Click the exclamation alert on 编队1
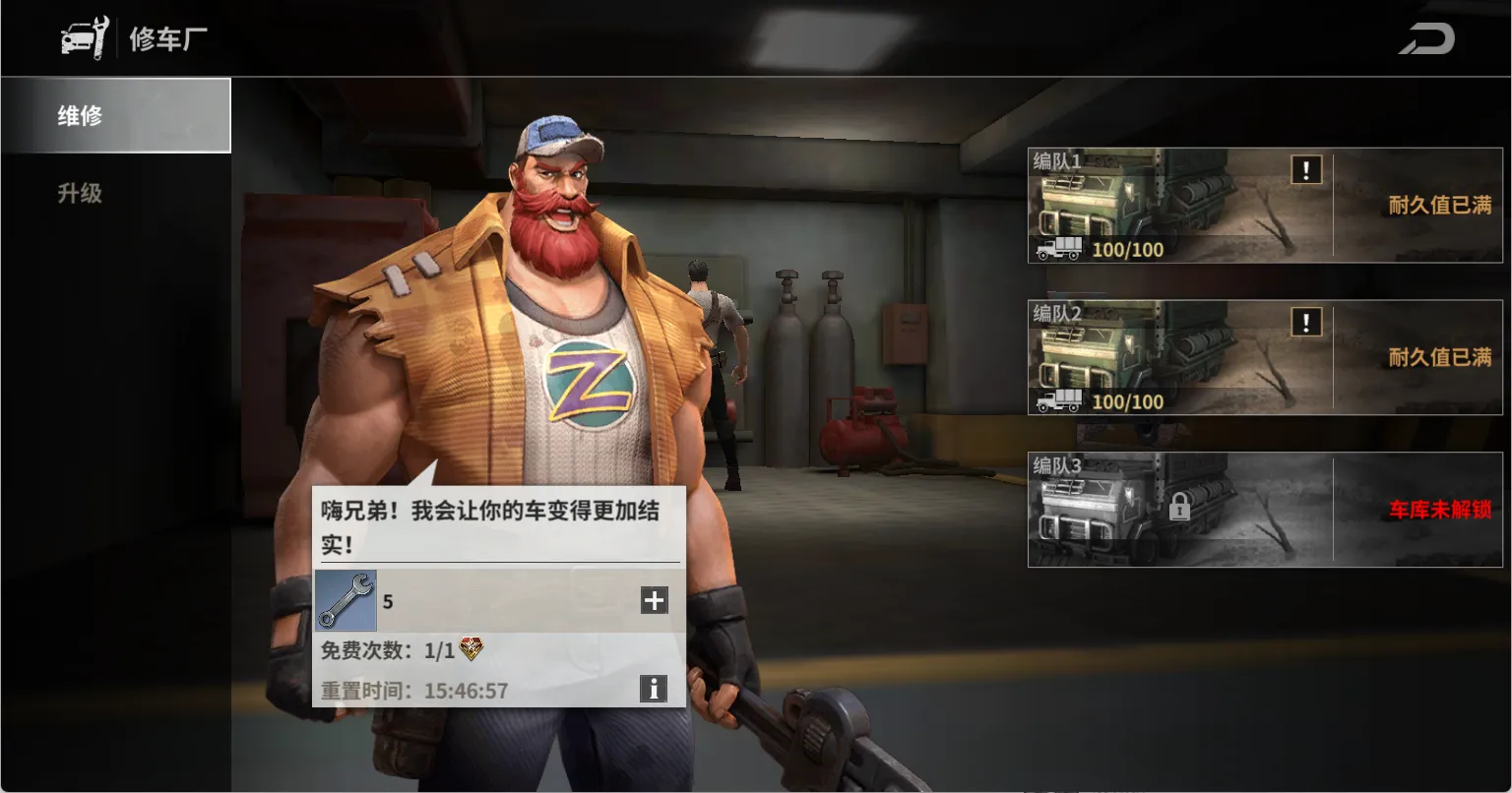Viewport: 1512px width, 793px height. [x=1306, y=170]
